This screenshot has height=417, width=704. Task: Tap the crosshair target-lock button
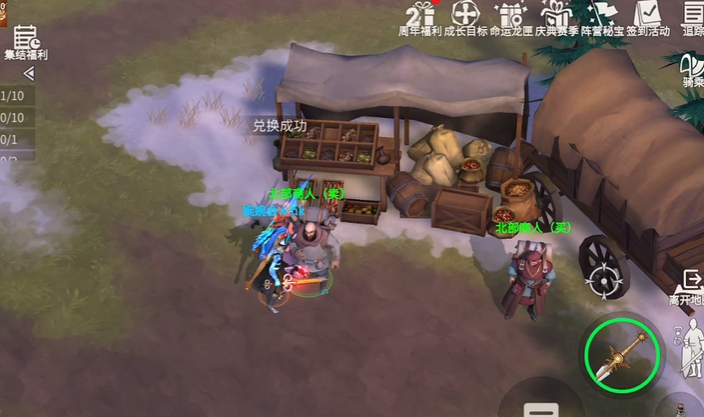pyautogui.click(x=603, y=280)
